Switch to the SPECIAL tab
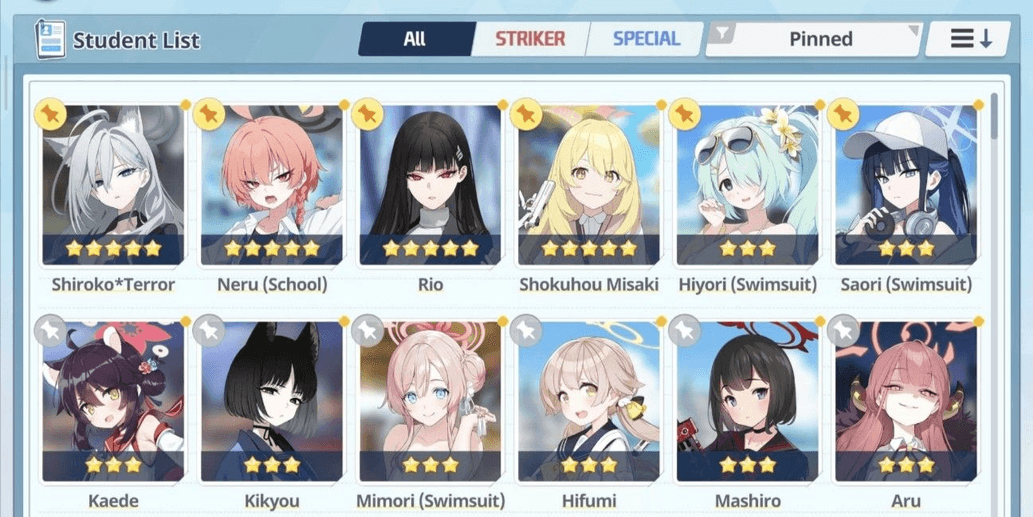 pyautogui.click(x=645, y=39)
